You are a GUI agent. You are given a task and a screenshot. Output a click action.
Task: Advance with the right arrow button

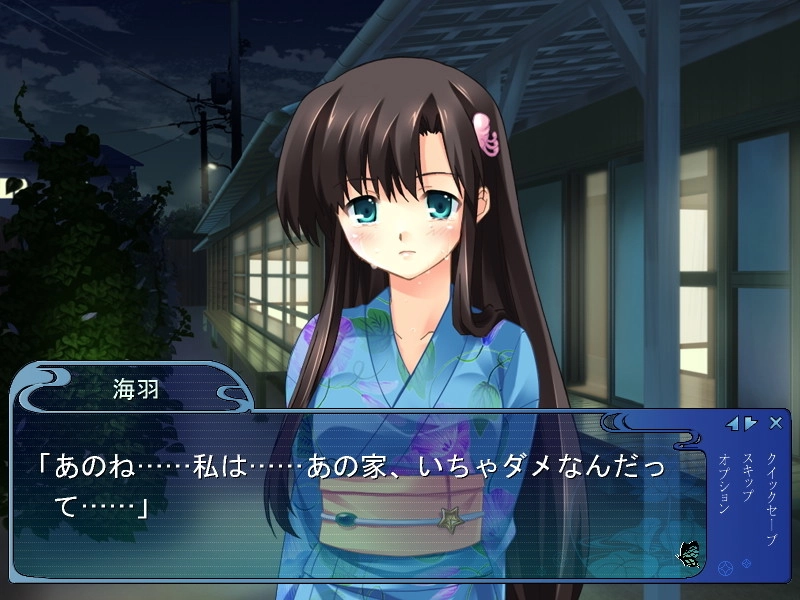[750, 423]
